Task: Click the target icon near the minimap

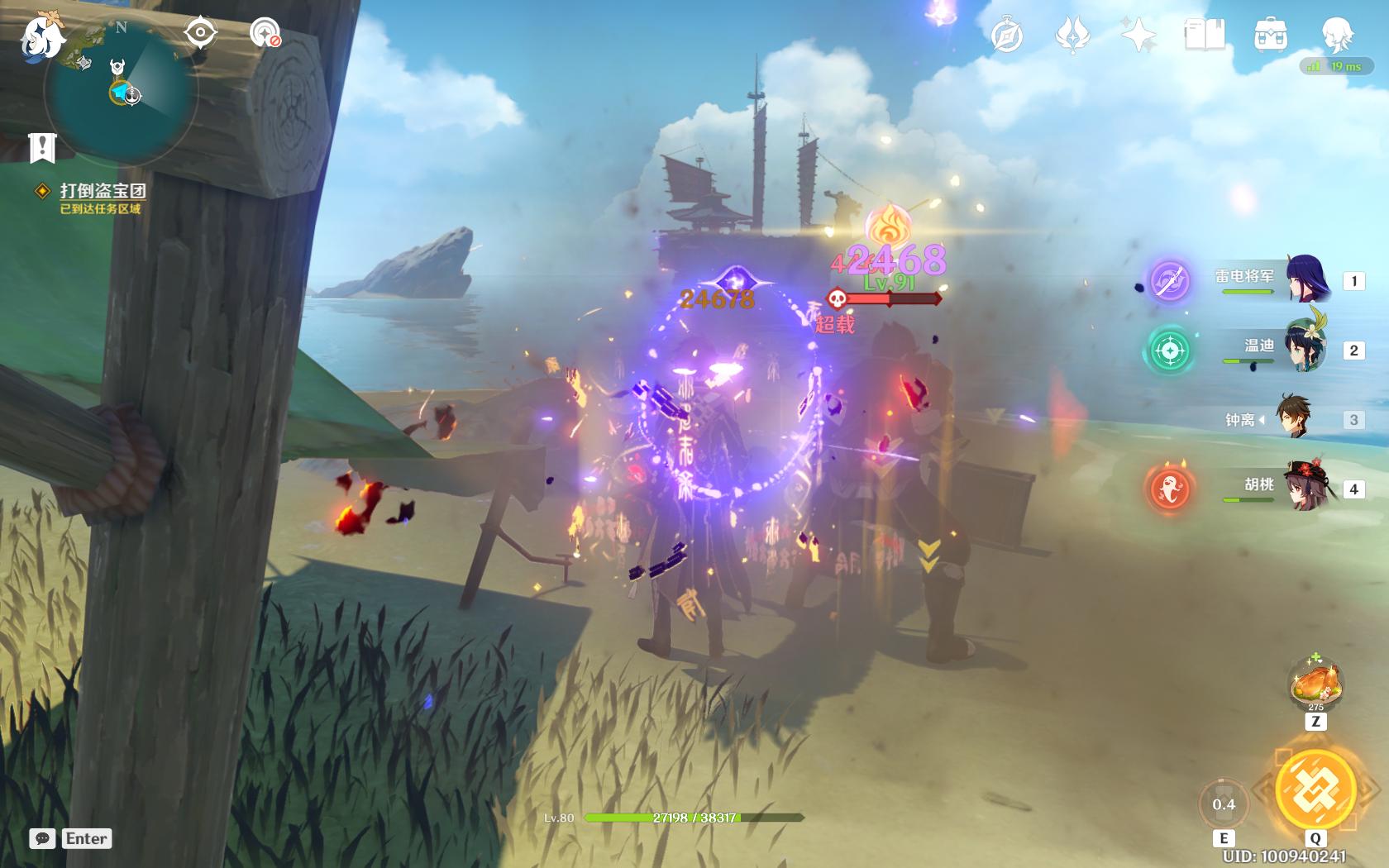Action: (x=265, y=33)
